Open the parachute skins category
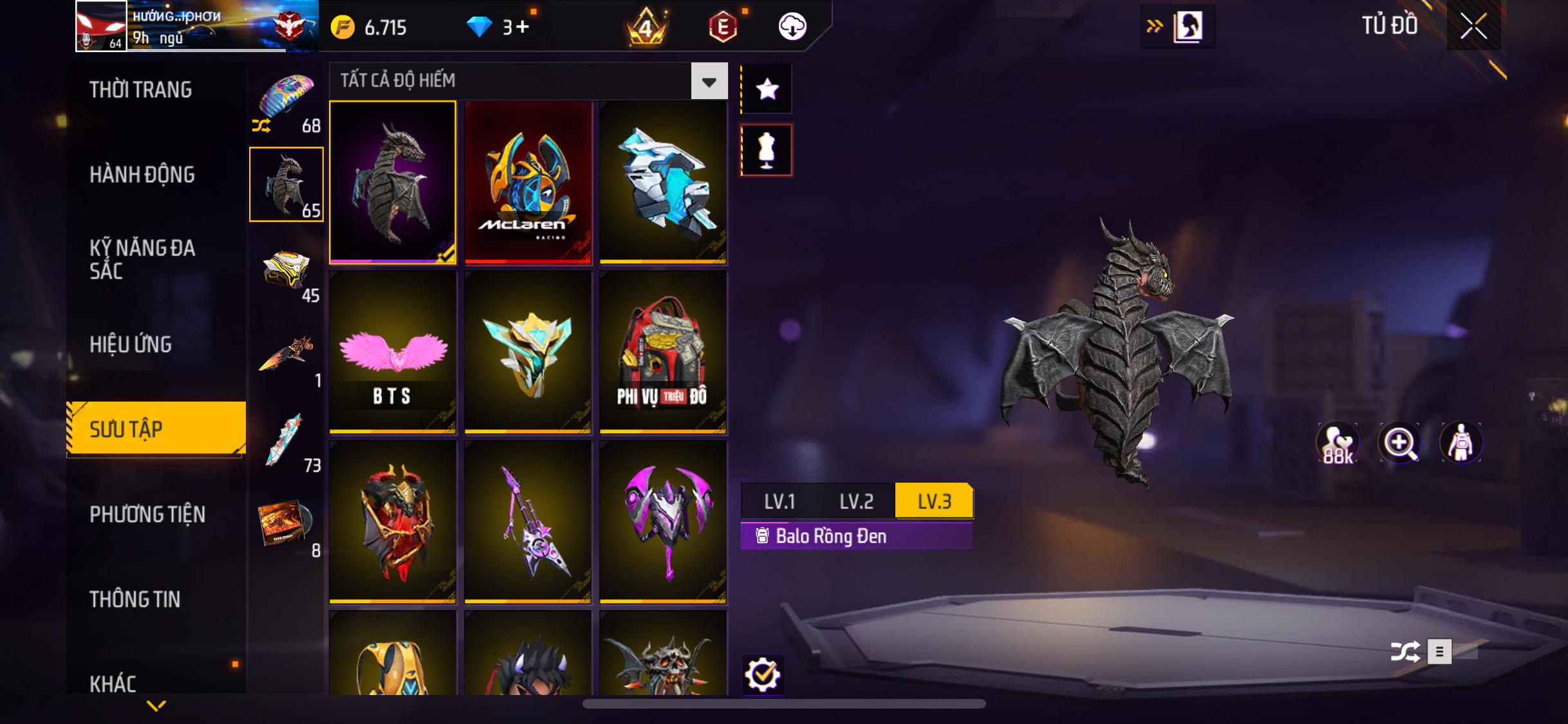 (286, 101)
